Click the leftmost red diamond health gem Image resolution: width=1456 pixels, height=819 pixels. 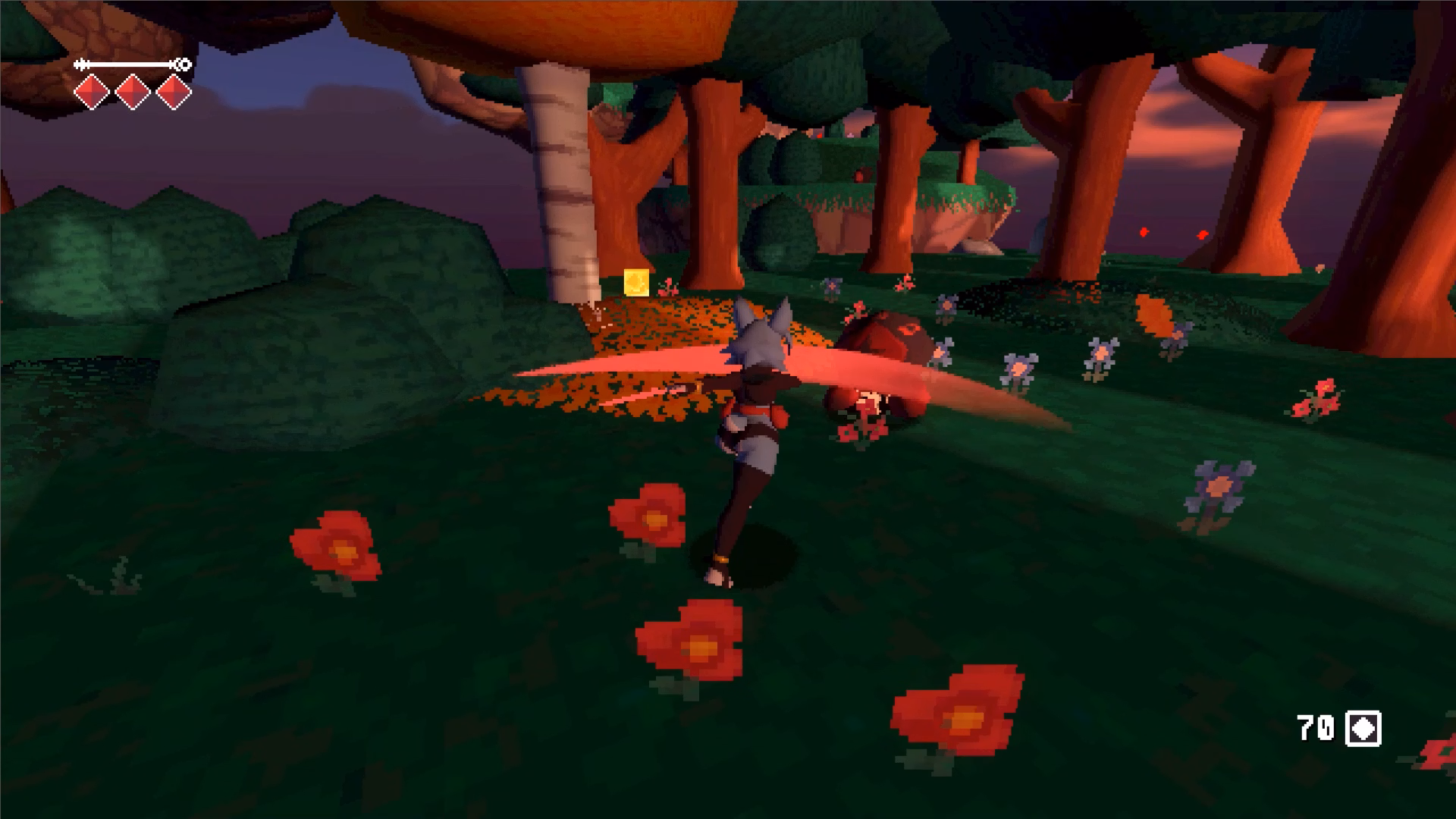point(92,93)
